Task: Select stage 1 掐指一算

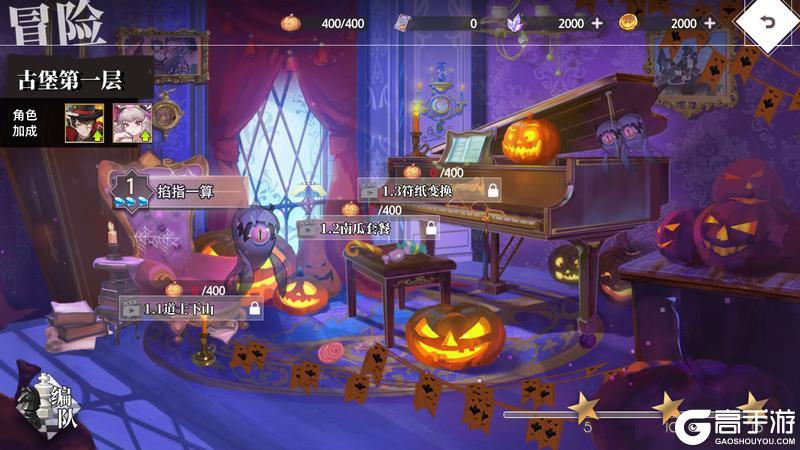Action: 180,188
